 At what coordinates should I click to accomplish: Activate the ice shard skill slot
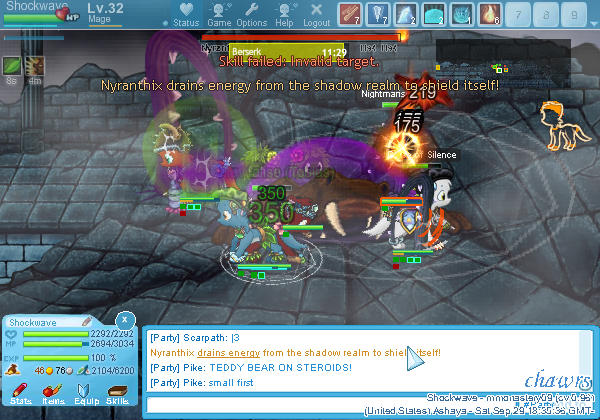[x=407, y=14]
